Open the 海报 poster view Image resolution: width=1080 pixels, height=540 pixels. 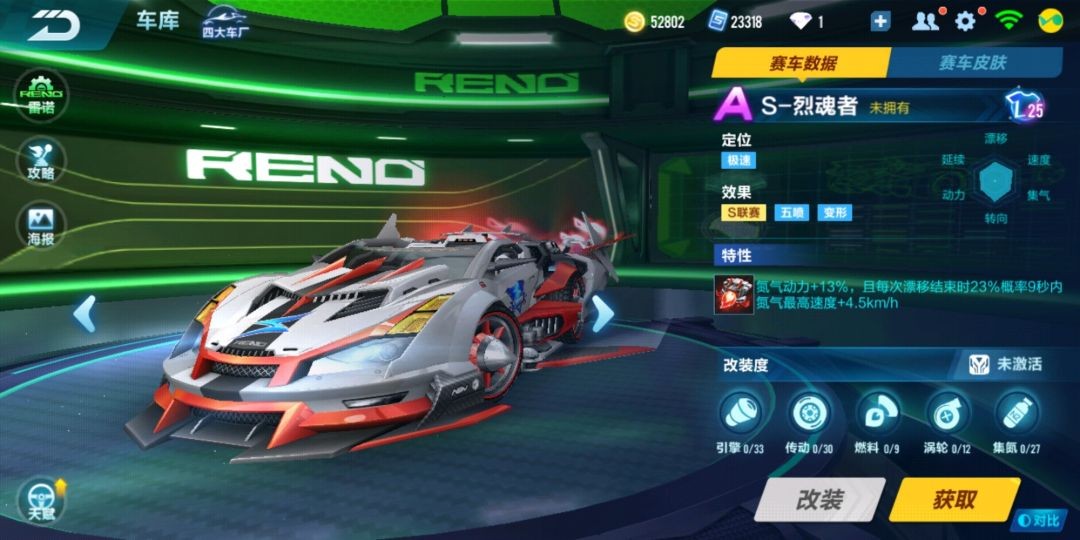tap(41, 226)
